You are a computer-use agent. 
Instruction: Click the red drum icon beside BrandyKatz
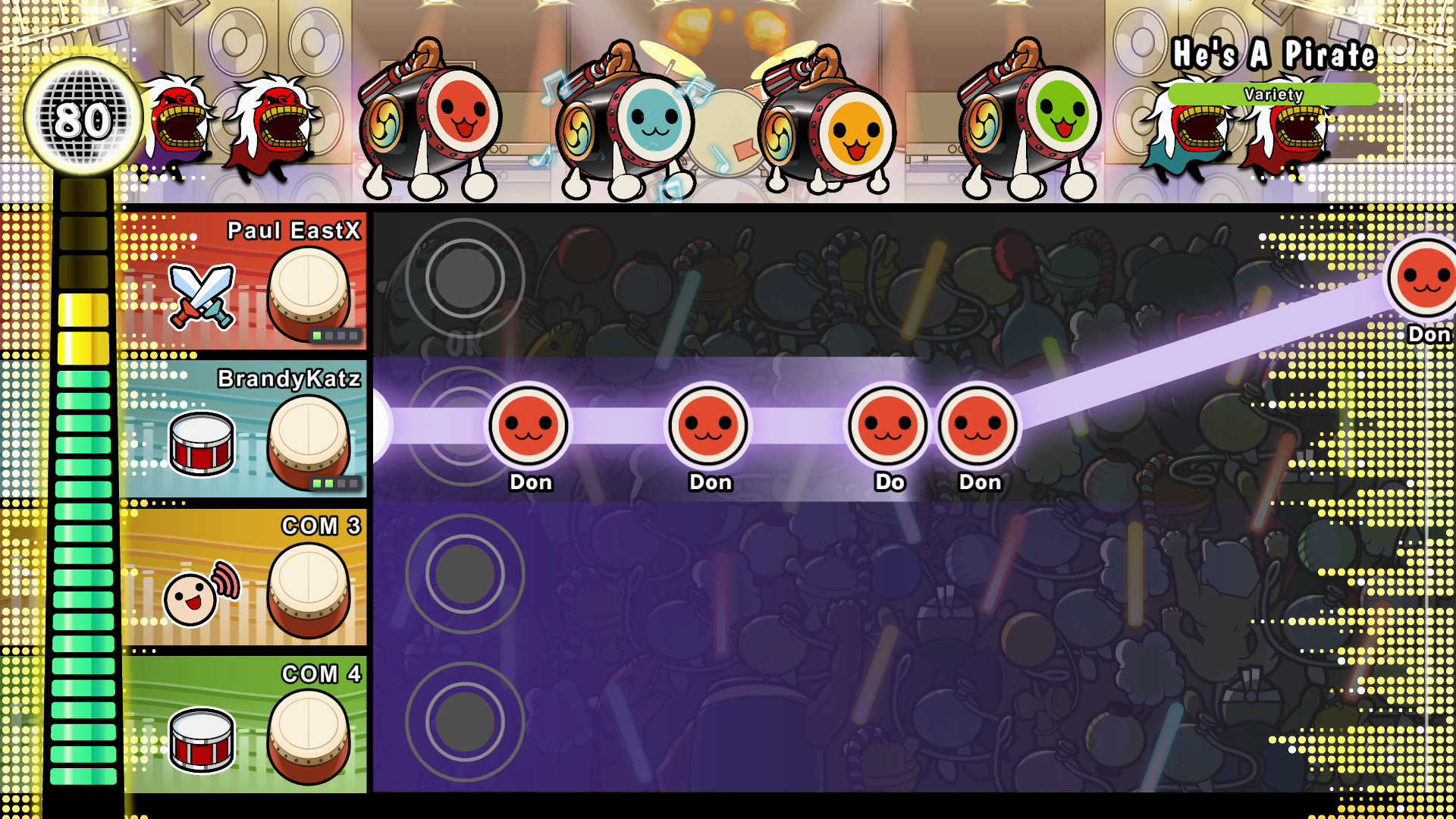[x=202, y=443]
